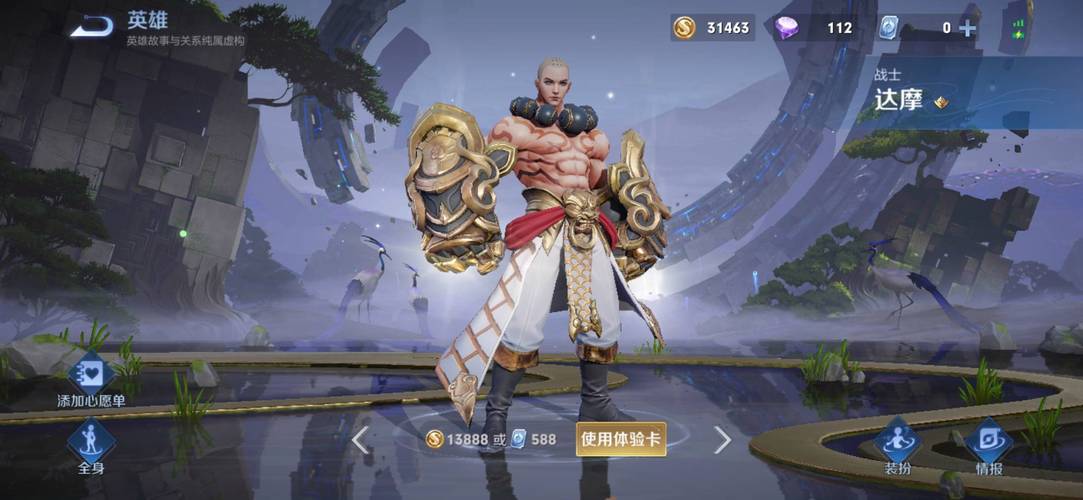Use the trial card (使用体验卡)
The height and width of the screenshot is (500, 1083).
621,439
